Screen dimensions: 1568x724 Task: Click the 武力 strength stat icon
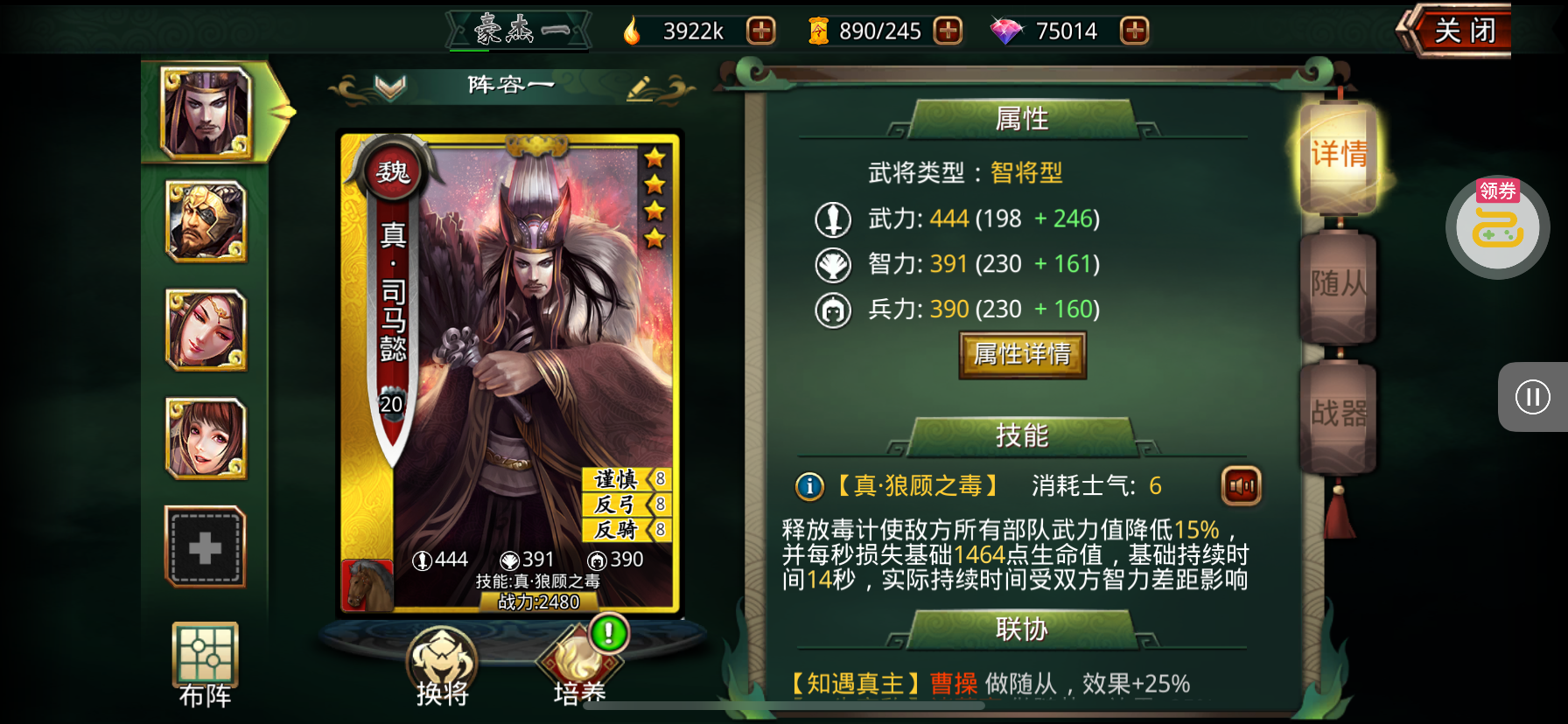832,219
